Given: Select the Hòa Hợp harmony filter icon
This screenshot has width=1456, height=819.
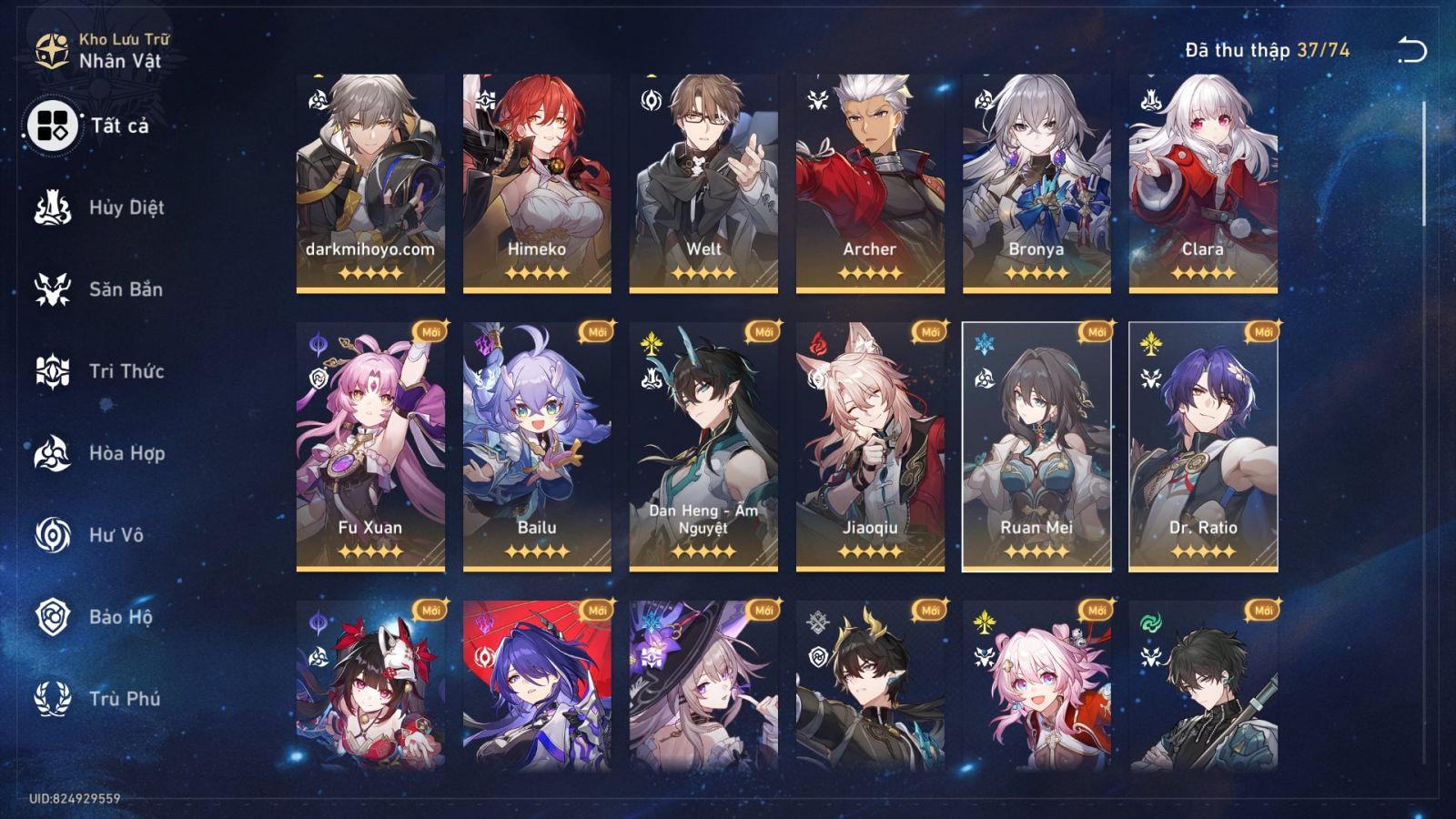Looking at the screenshot, I should [52, 453].
